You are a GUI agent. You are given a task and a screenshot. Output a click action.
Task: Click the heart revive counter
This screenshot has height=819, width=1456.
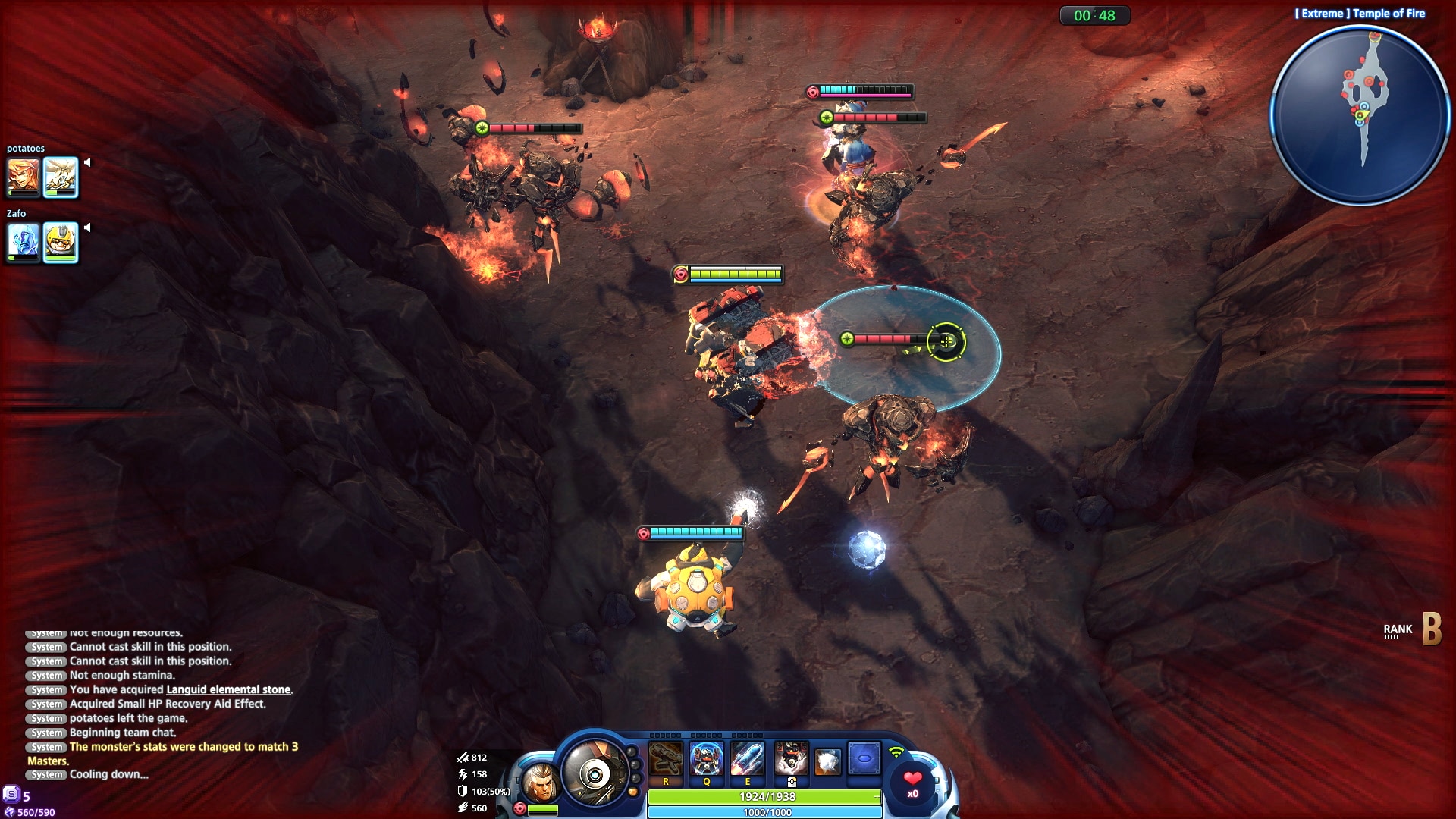tap(913, 782)
